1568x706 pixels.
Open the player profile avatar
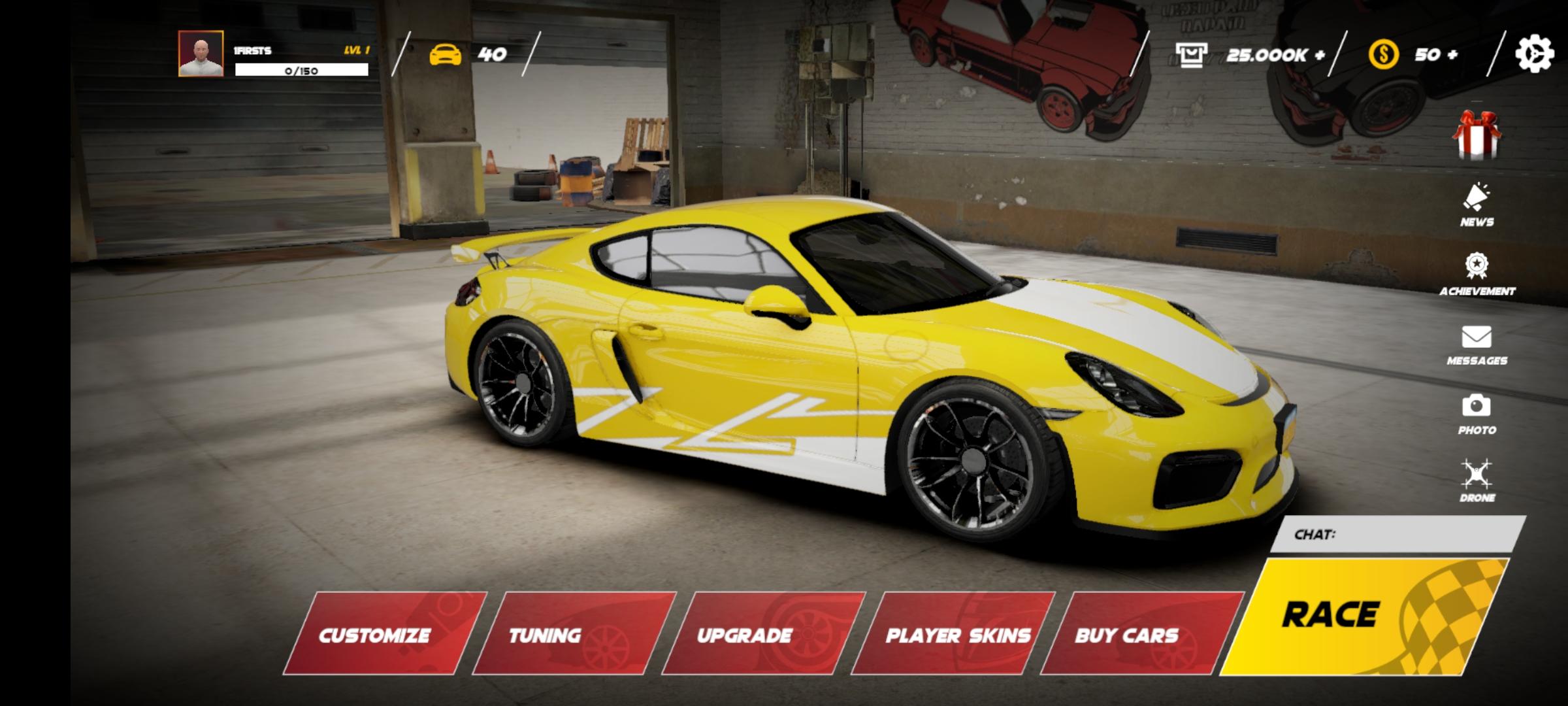click(201, 54)
